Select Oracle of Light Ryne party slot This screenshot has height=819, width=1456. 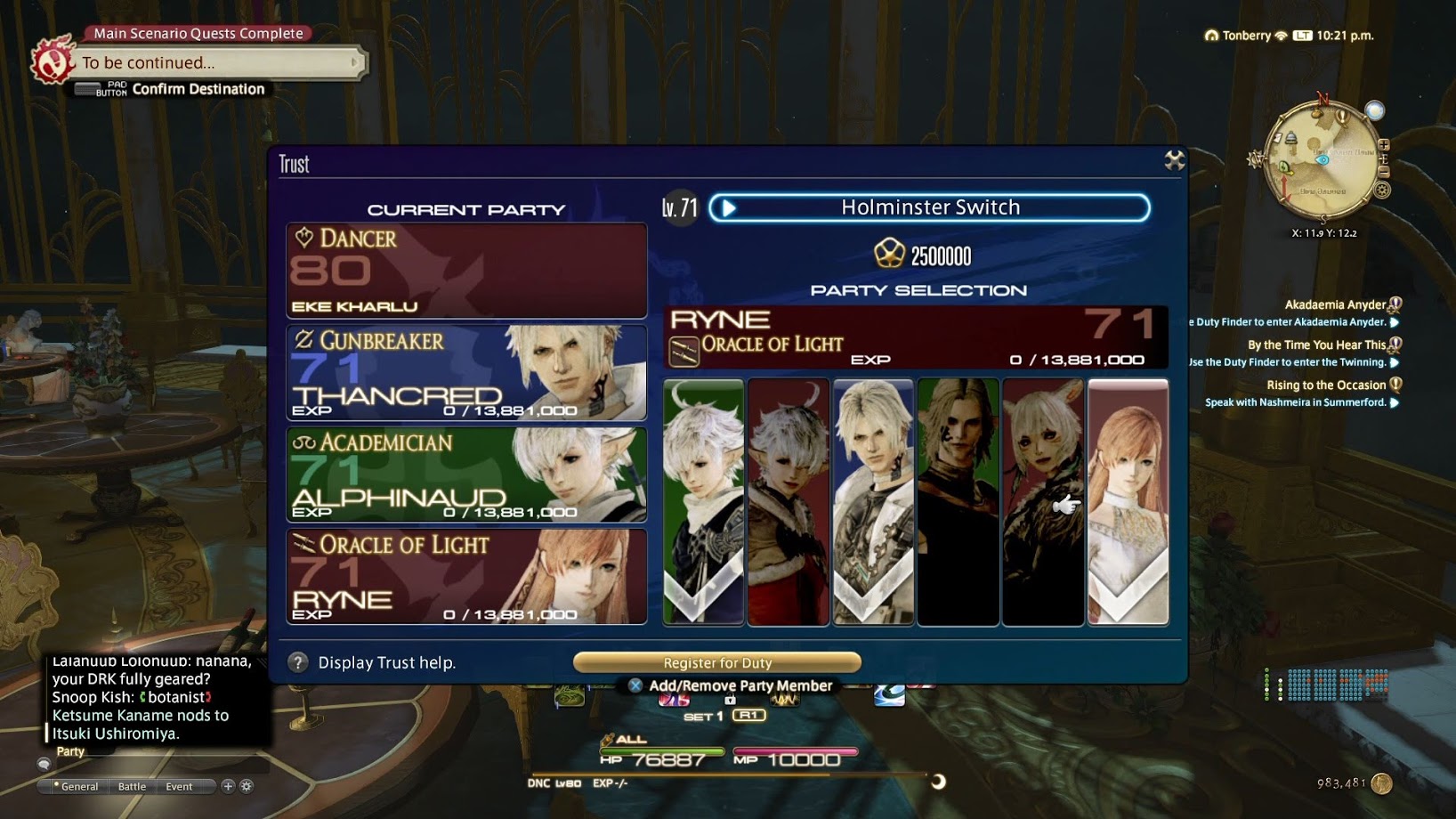pyautogui.click(x=466, y=577)
